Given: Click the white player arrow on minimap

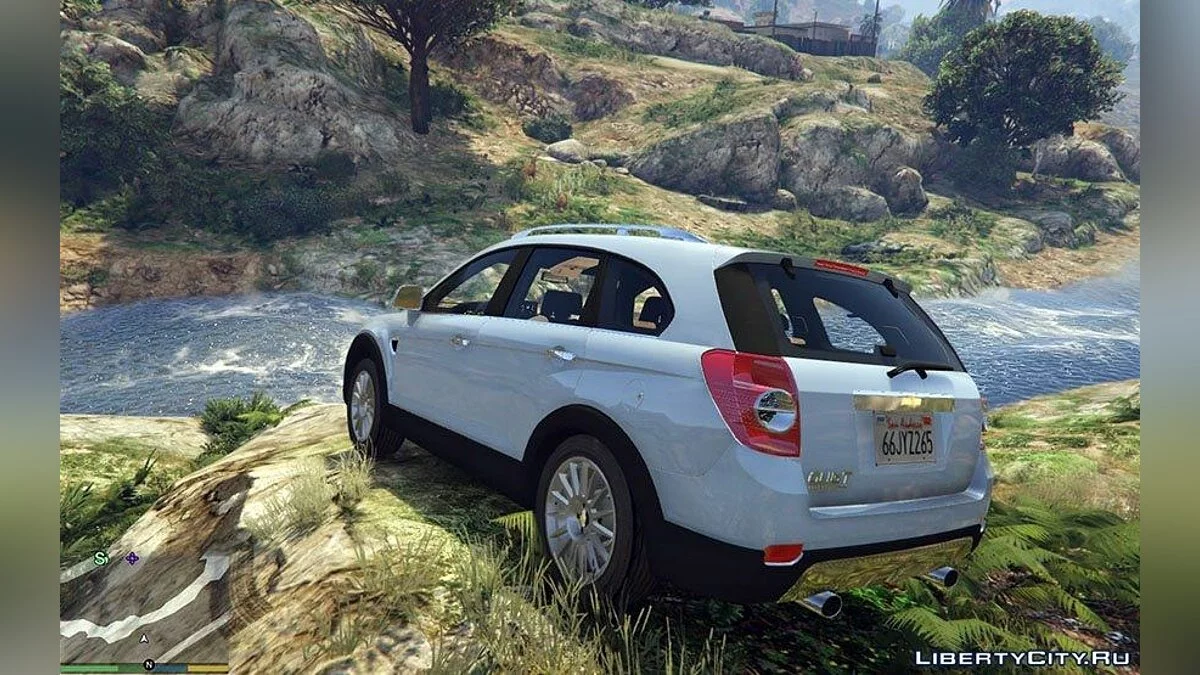Looking at the screenshot, I should tap(145, 638).
